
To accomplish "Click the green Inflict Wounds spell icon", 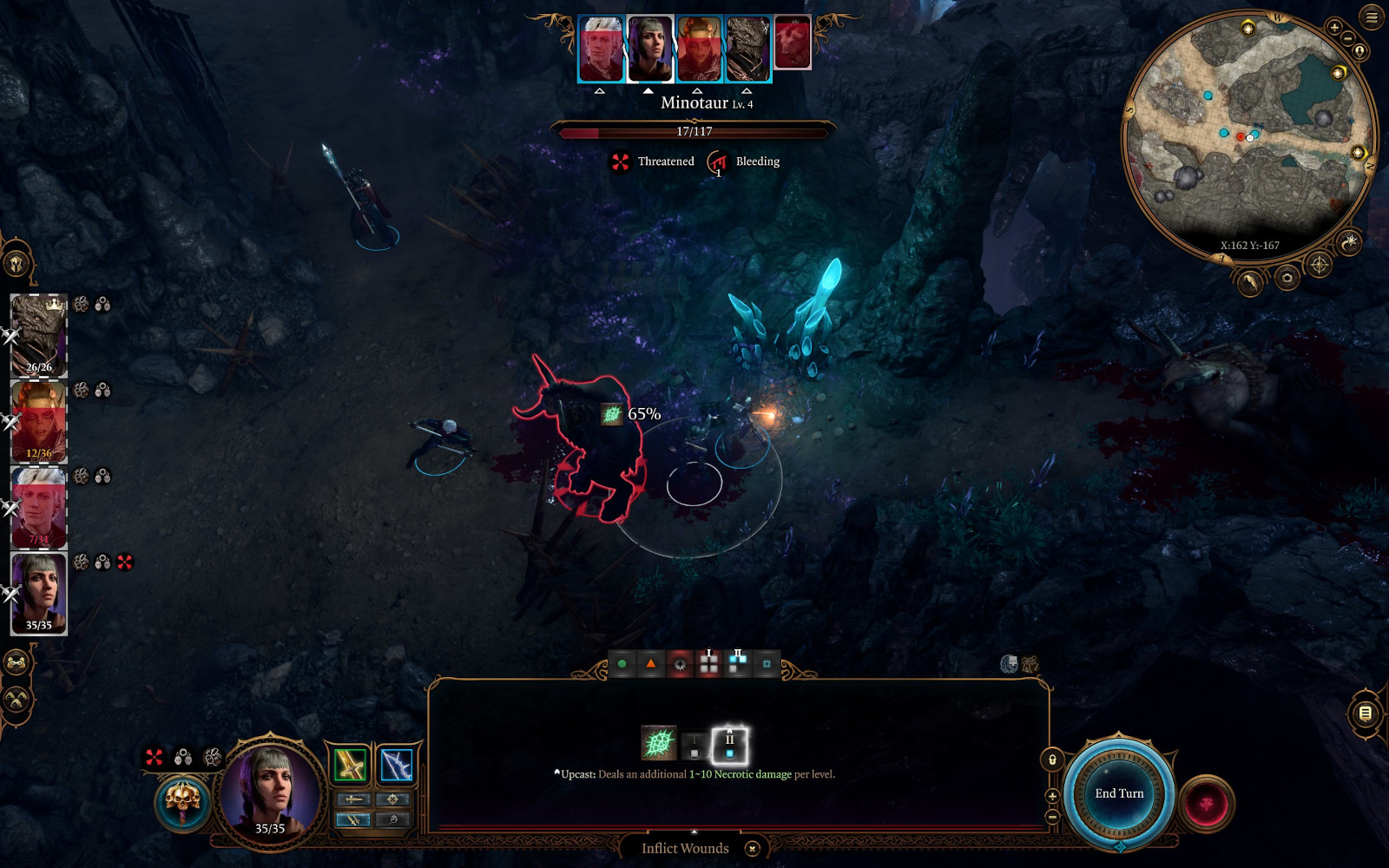I will pos(658,744).
